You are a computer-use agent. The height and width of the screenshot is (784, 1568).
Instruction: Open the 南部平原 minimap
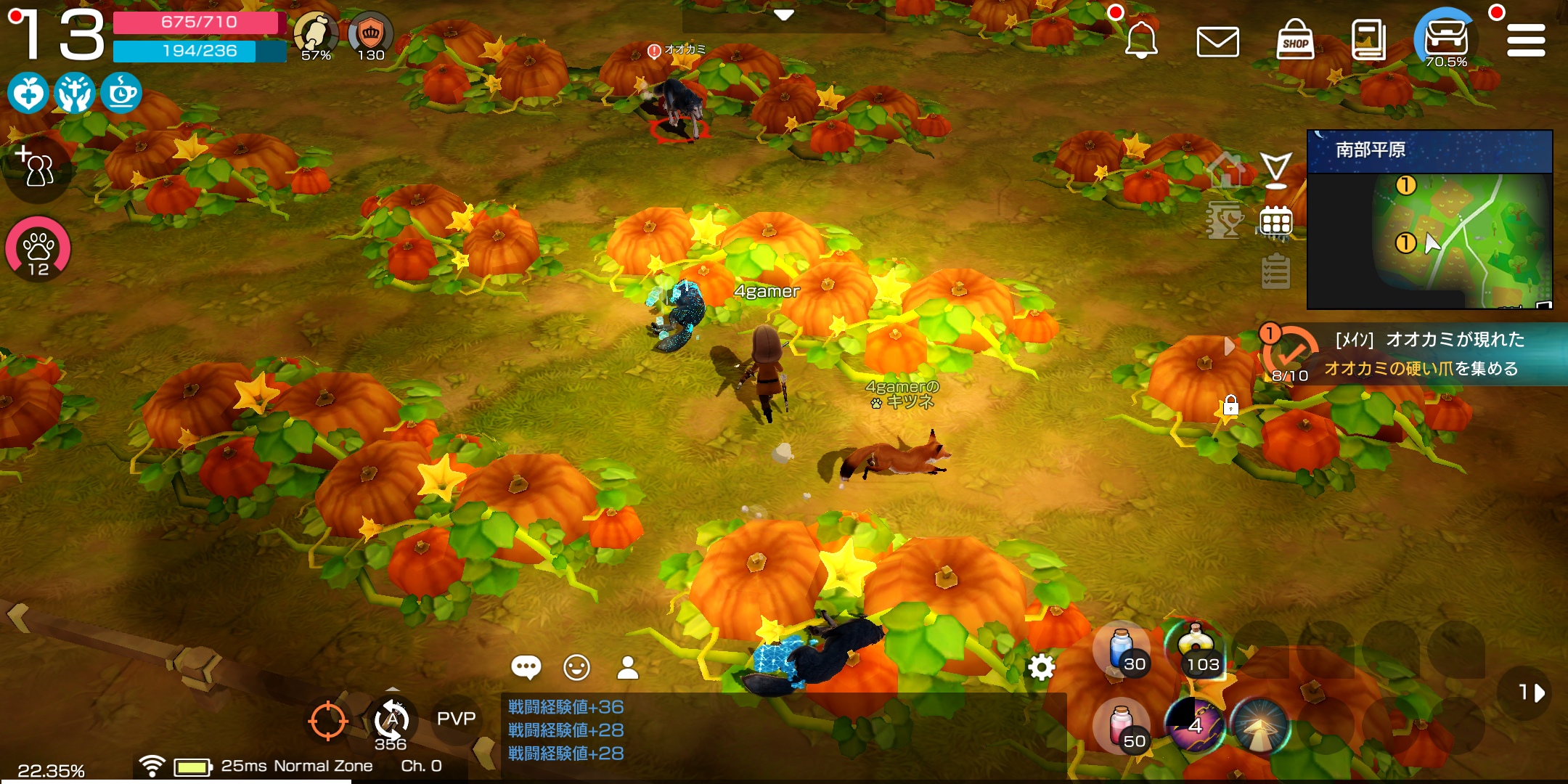[x=1429, y=219]
